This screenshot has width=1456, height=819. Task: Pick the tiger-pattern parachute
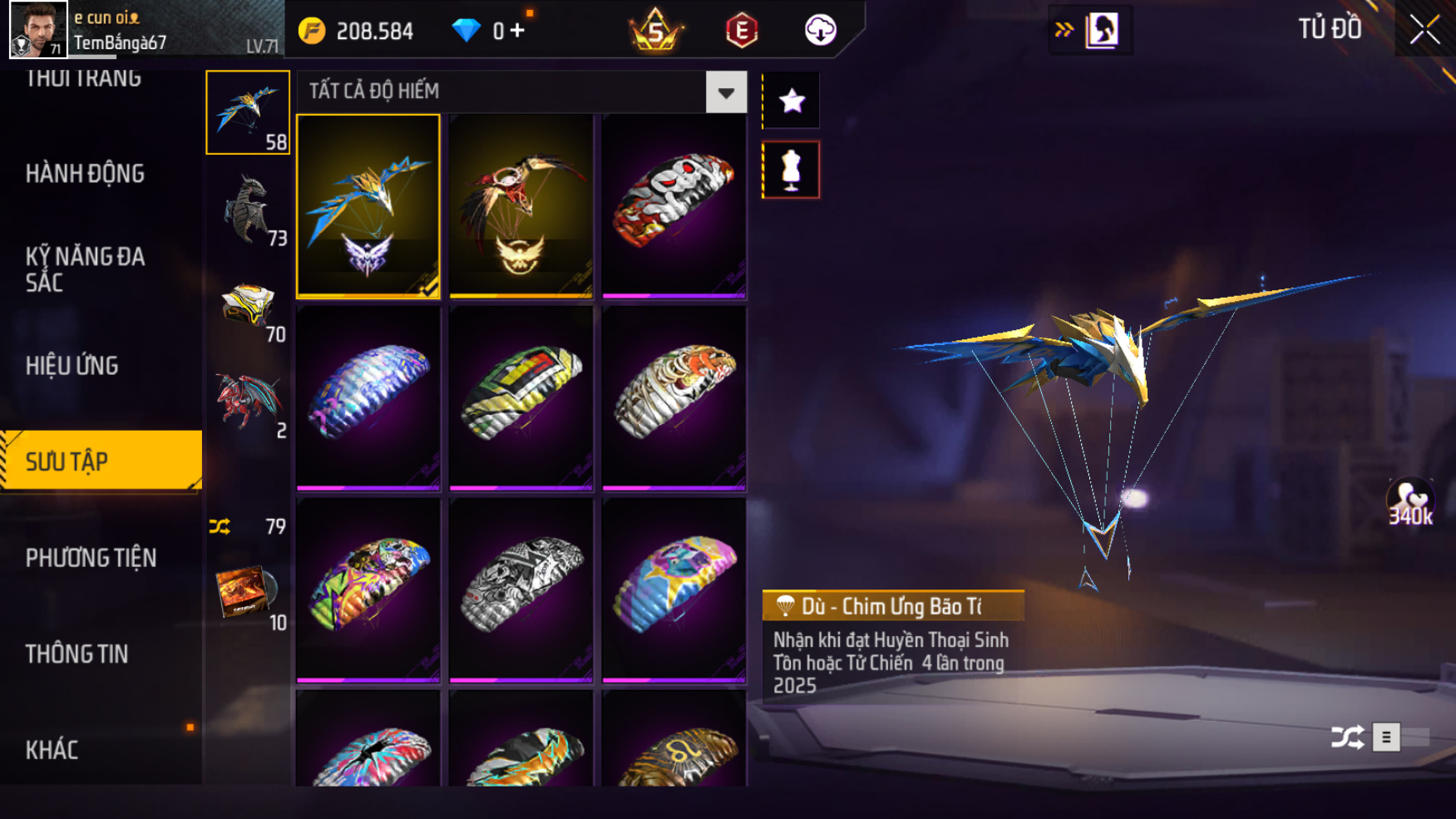(x=674, y=397)
